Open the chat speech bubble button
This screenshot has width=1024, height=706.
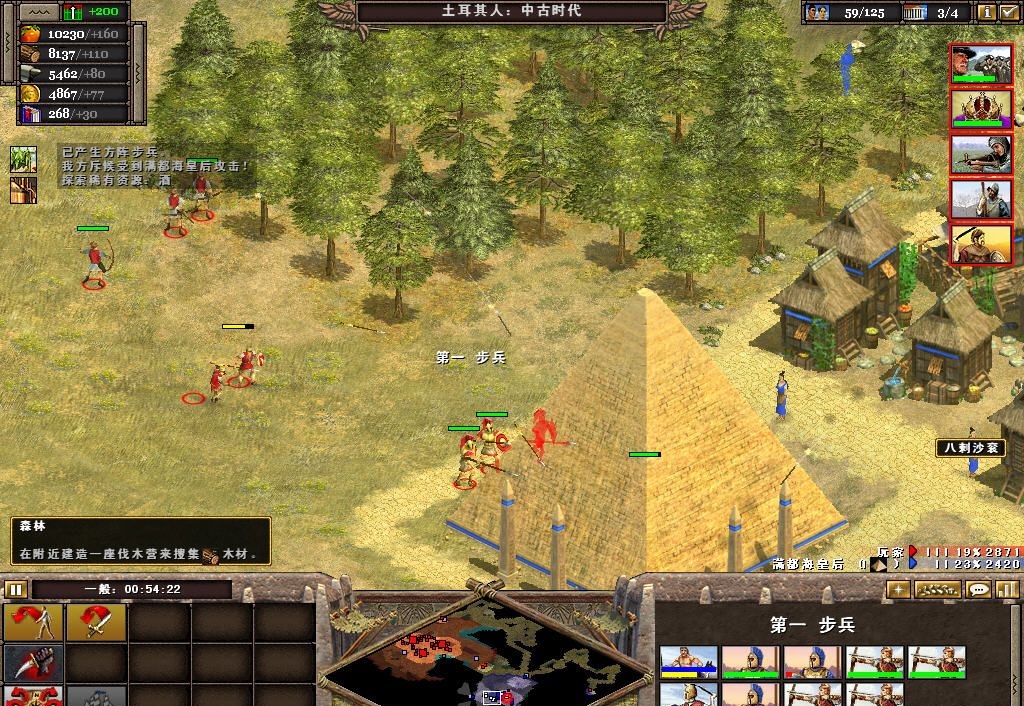[979, 590]
